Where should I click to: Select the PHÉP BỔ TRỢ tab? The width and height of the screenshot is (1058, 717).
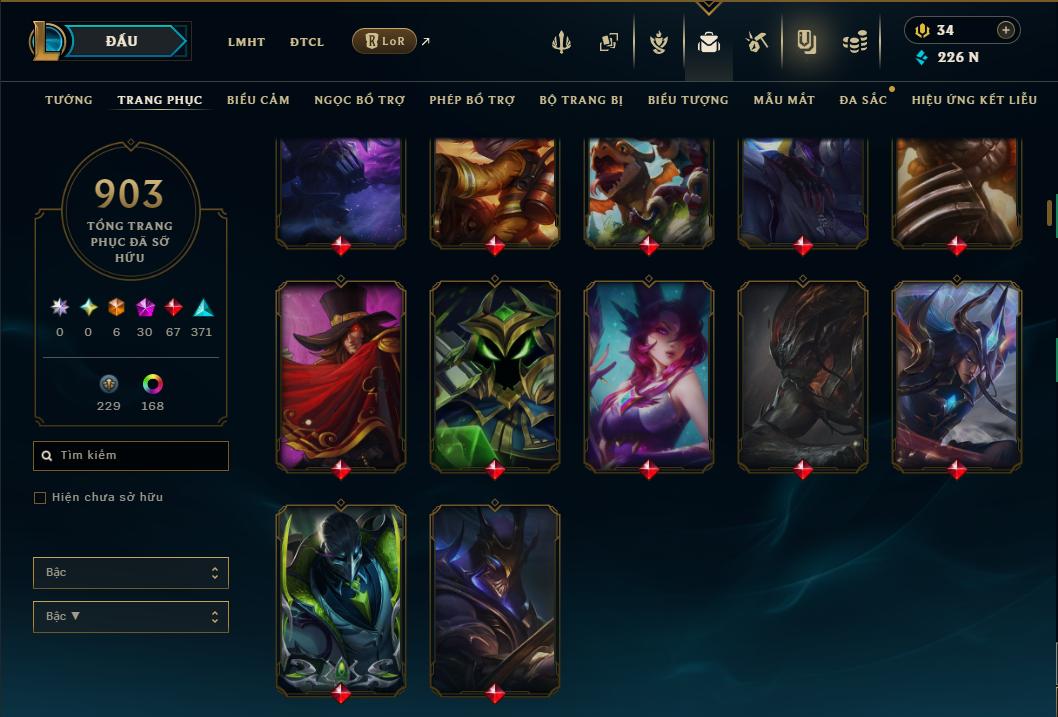point(472,100)
